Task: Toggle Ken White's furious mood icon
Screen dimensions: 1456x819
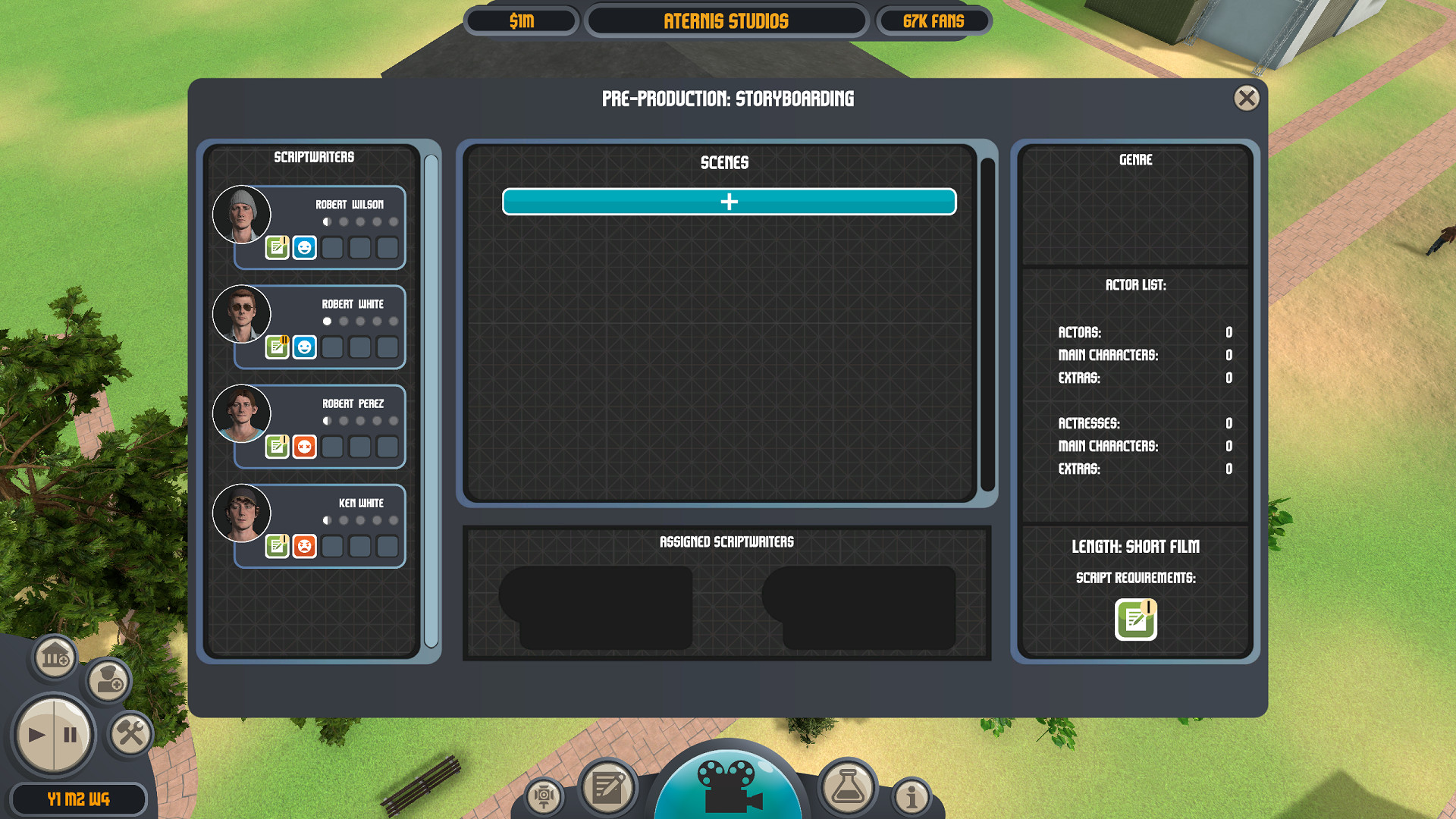Action: click(x=304, y=546)
